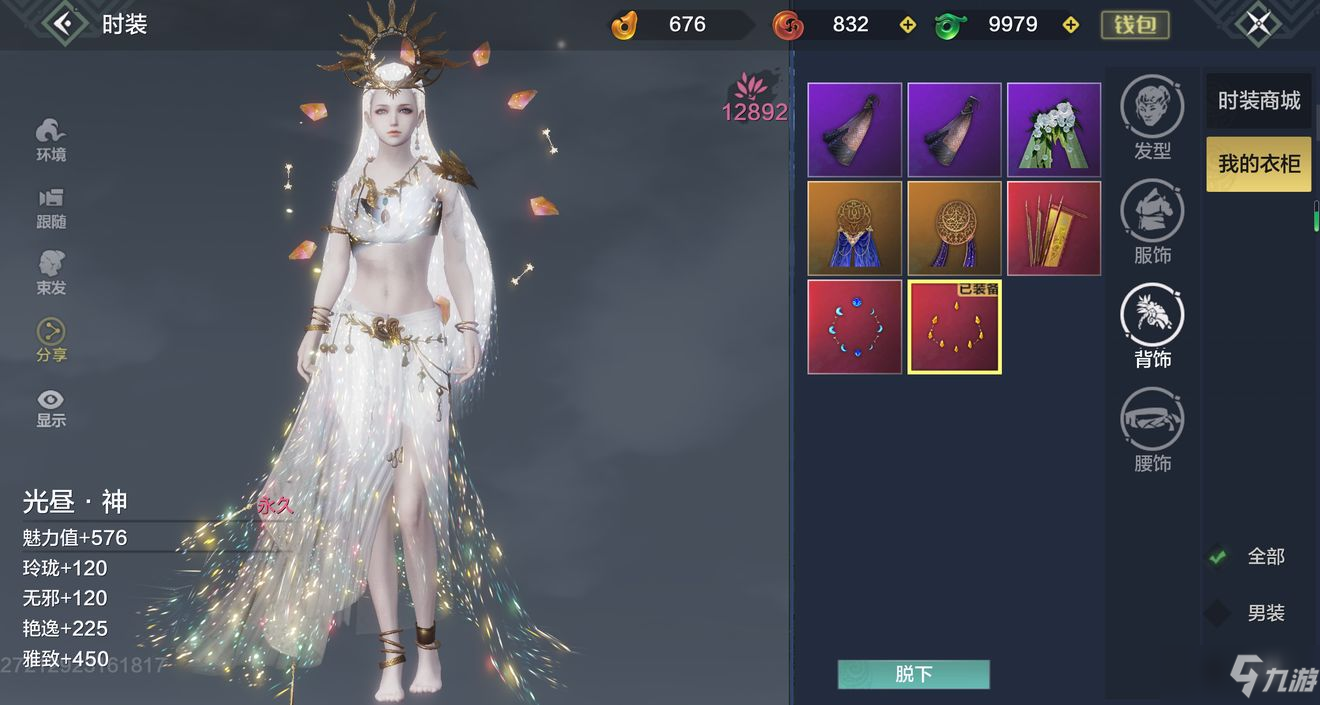Open the 钱包 wallet button
The width and height of the screenshot is (1320, 705).
pos(1135,25)
